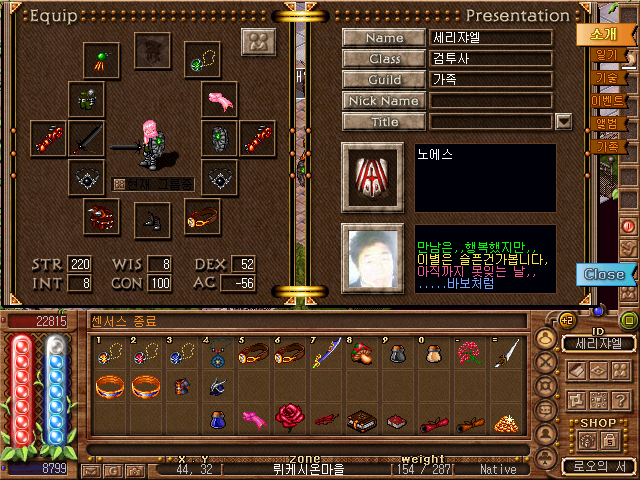This screenshot has height=480, width=640.
Task: Select the equipped pink gloves slot
Action: pos(219,98)
